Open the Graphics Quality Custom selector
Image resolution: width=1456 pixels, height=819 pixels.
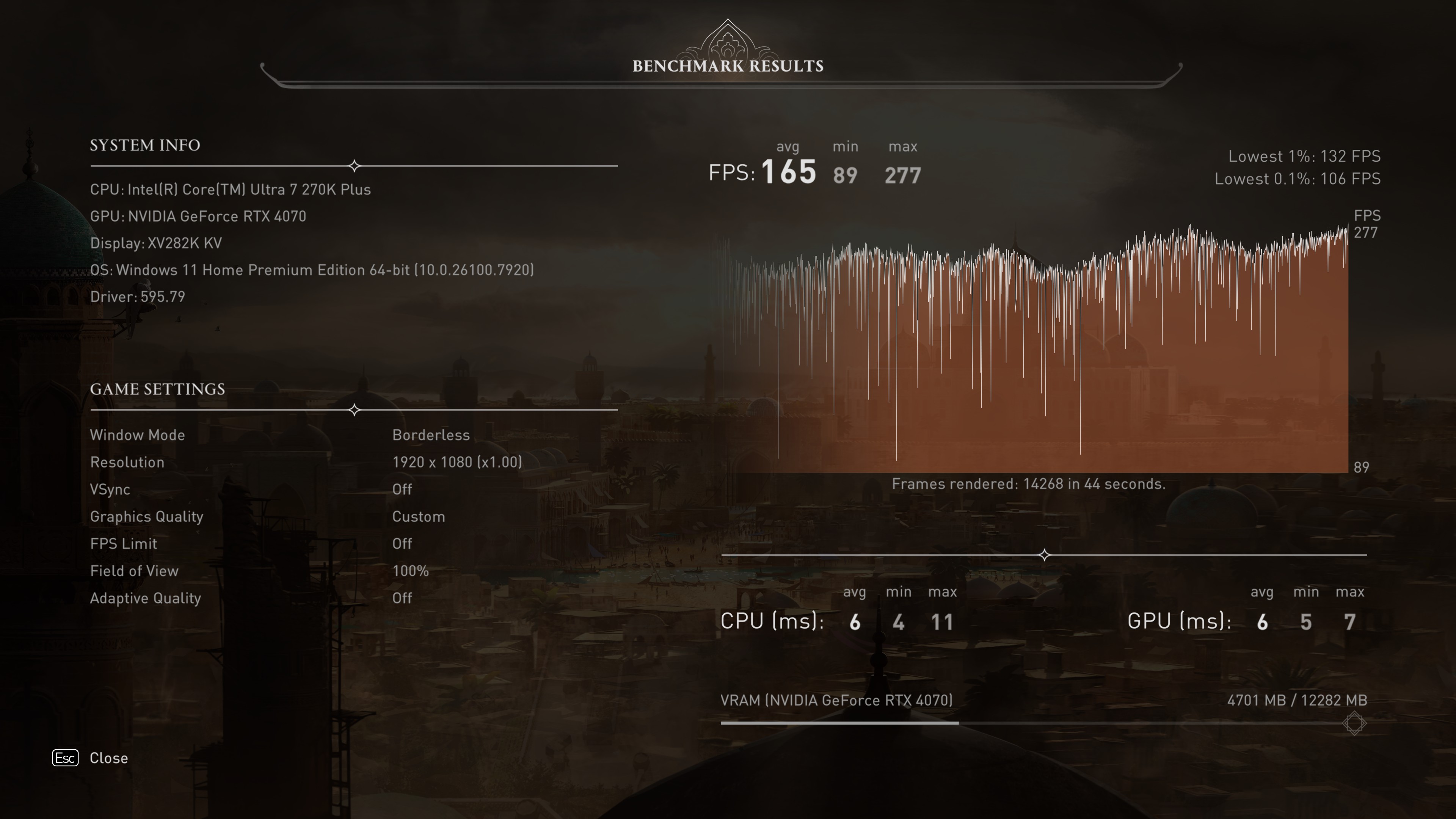click(x=418, y=516)
